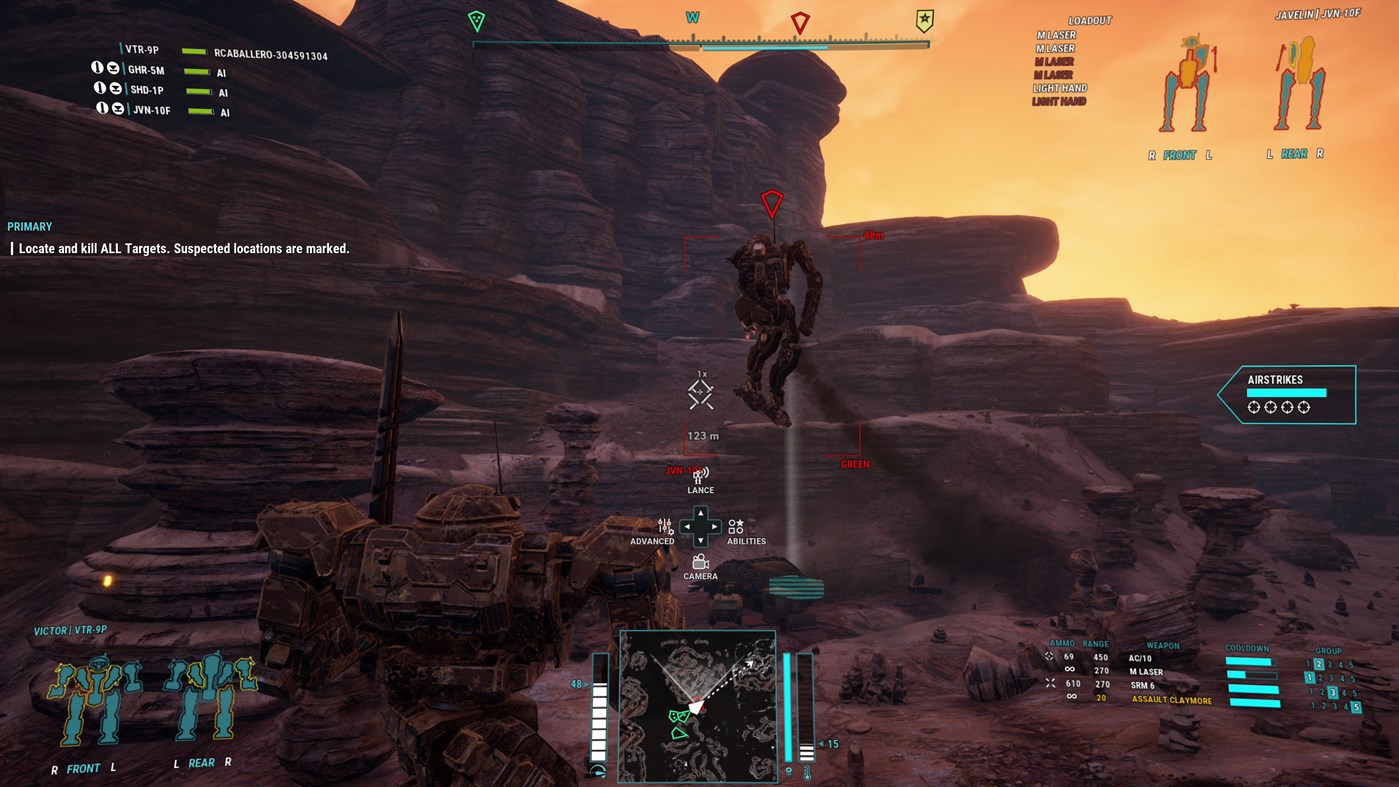Click the minimap display
Viewport: 1399px width, 787px height.
698,705
